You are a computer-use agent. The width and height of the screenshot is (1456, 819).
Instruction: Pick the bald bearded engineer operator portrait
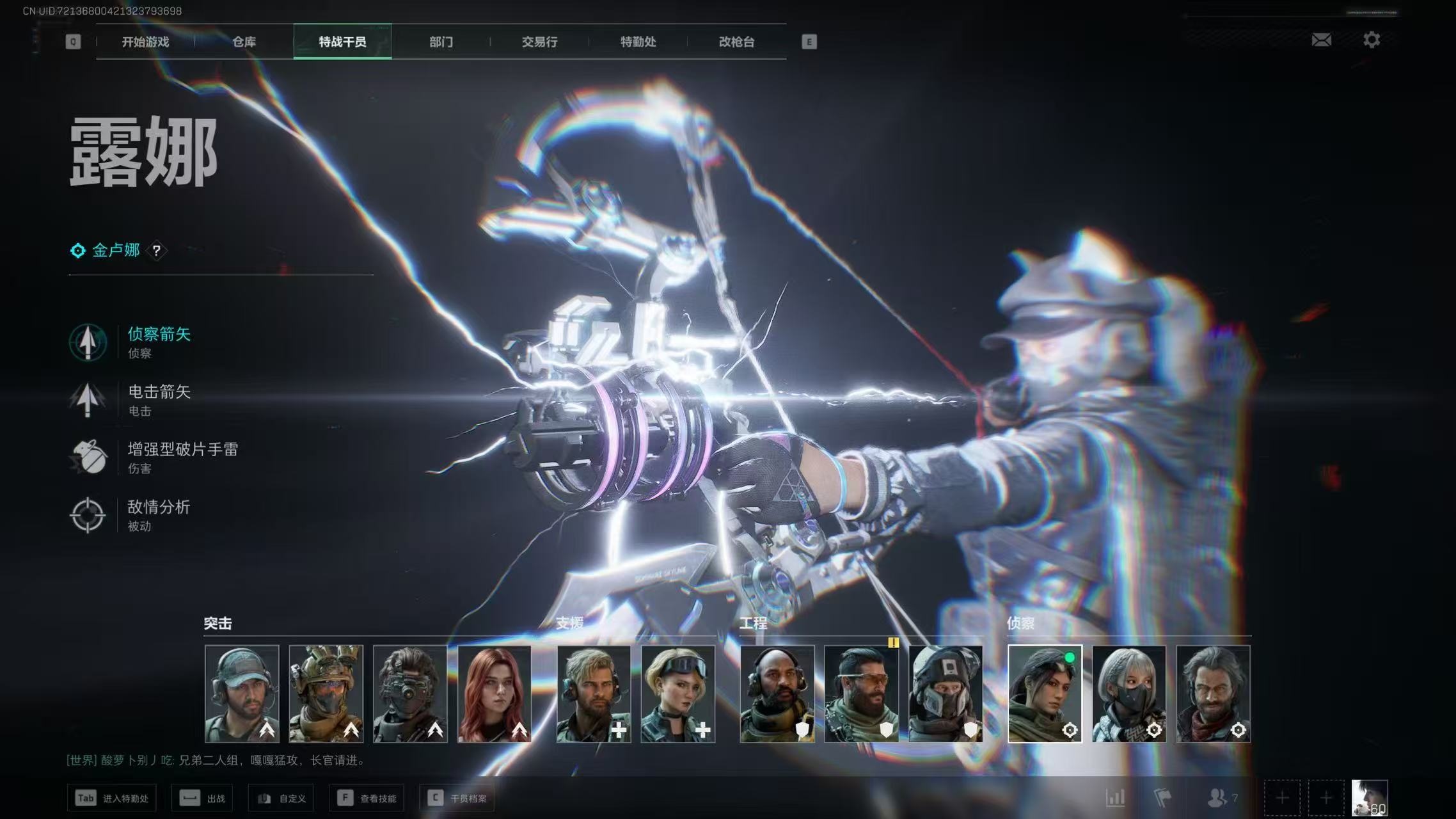(777, 694)
